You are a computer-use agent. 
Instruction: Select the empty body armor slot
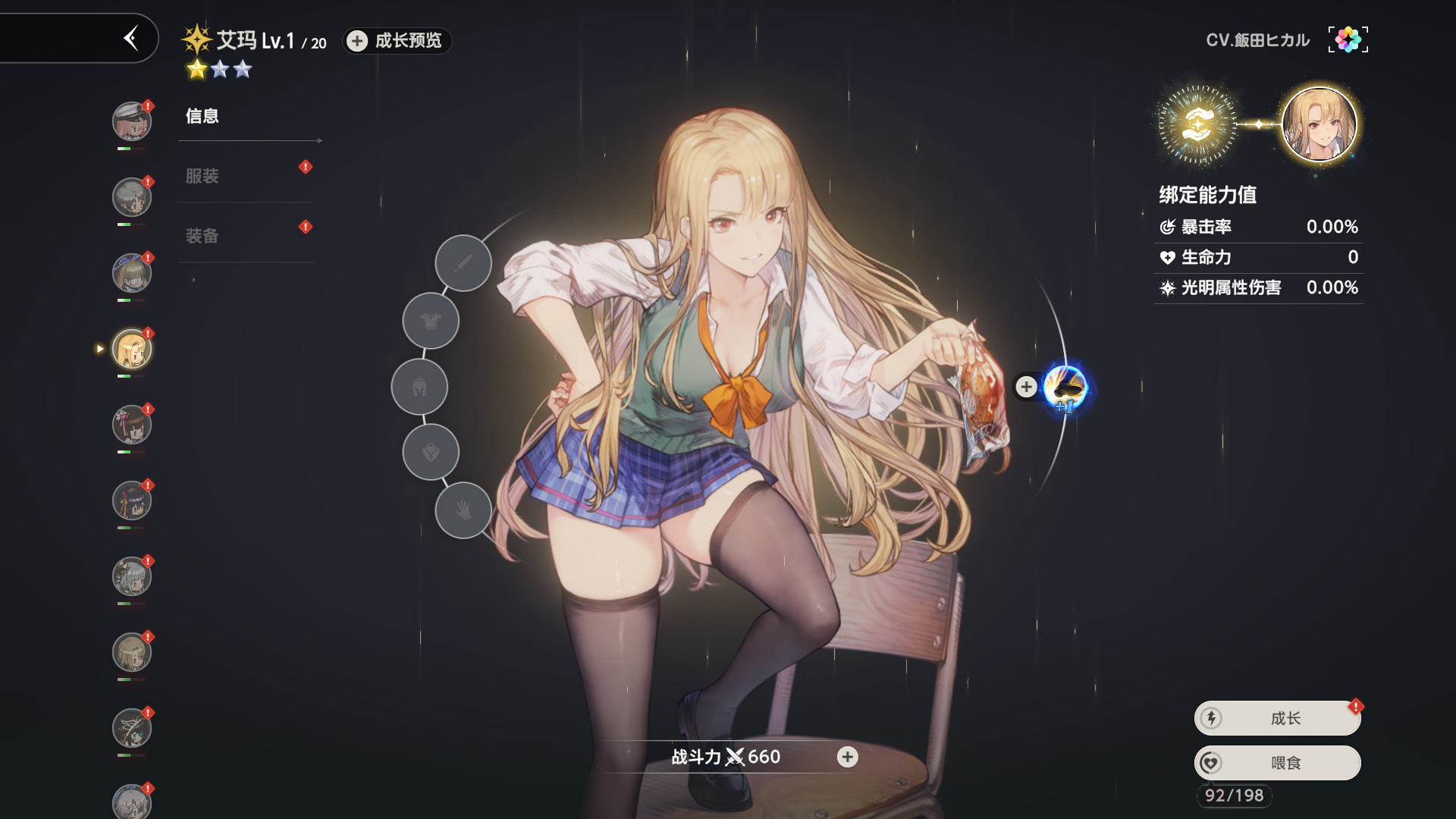431,321
